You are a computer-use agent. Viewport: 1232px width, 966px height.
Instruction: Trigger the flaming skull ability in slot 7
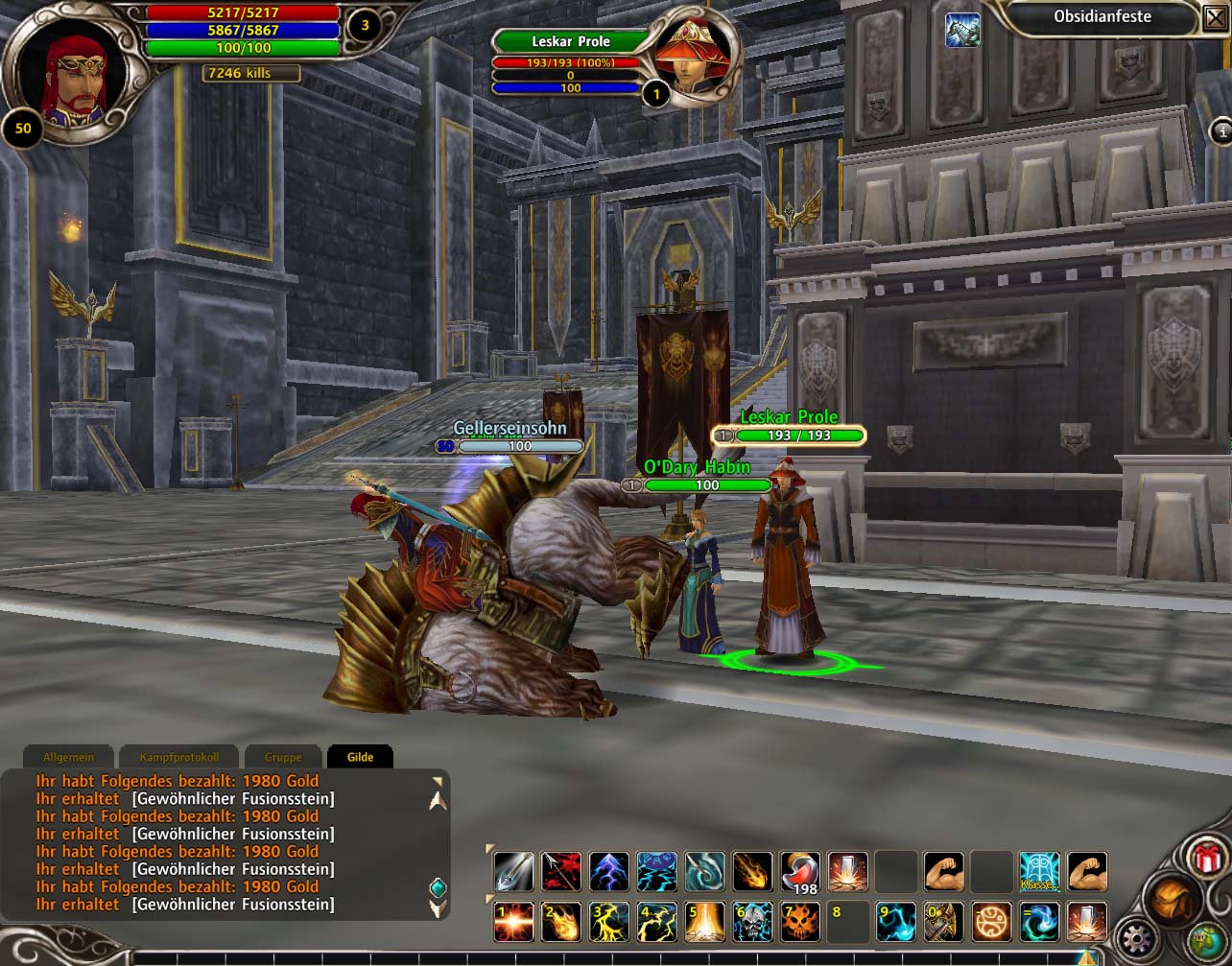pyautogui.click(x=800, y=922)
